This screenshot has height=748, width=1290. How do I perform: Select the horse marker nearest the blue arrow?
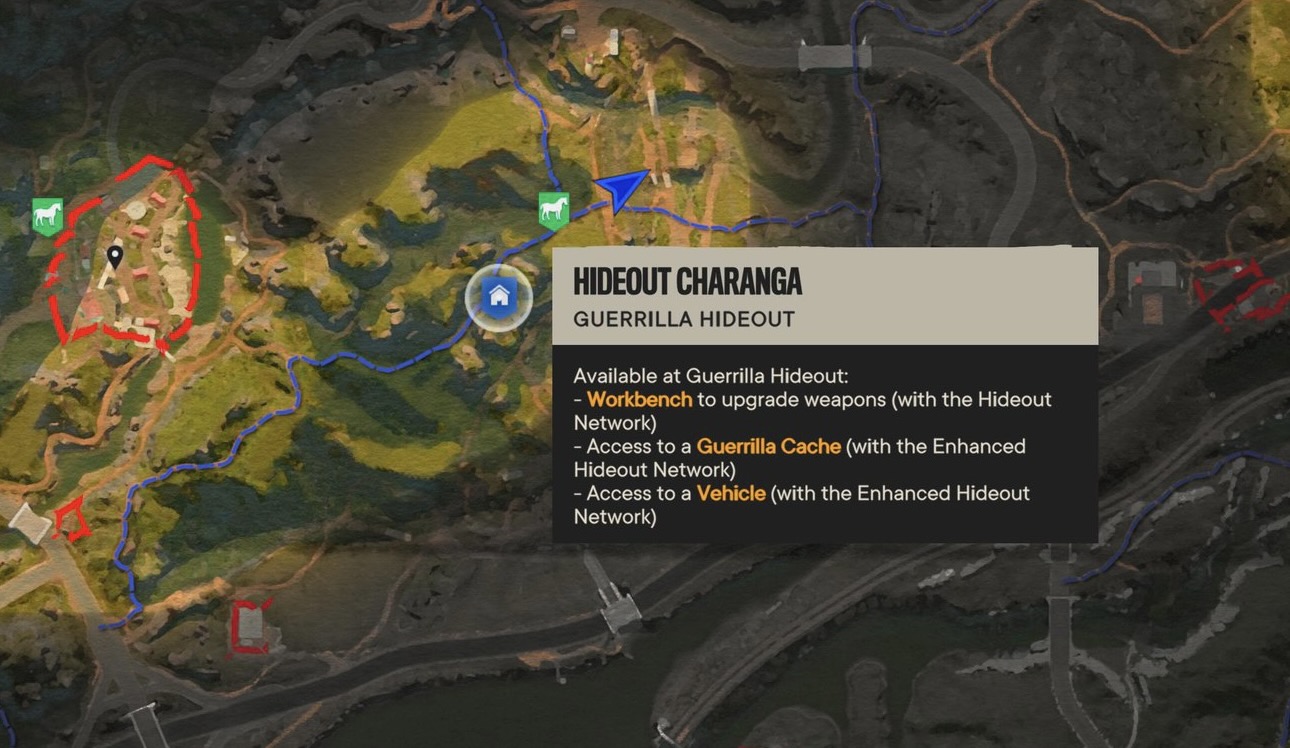pyautogui.click(x=553, y=210)
